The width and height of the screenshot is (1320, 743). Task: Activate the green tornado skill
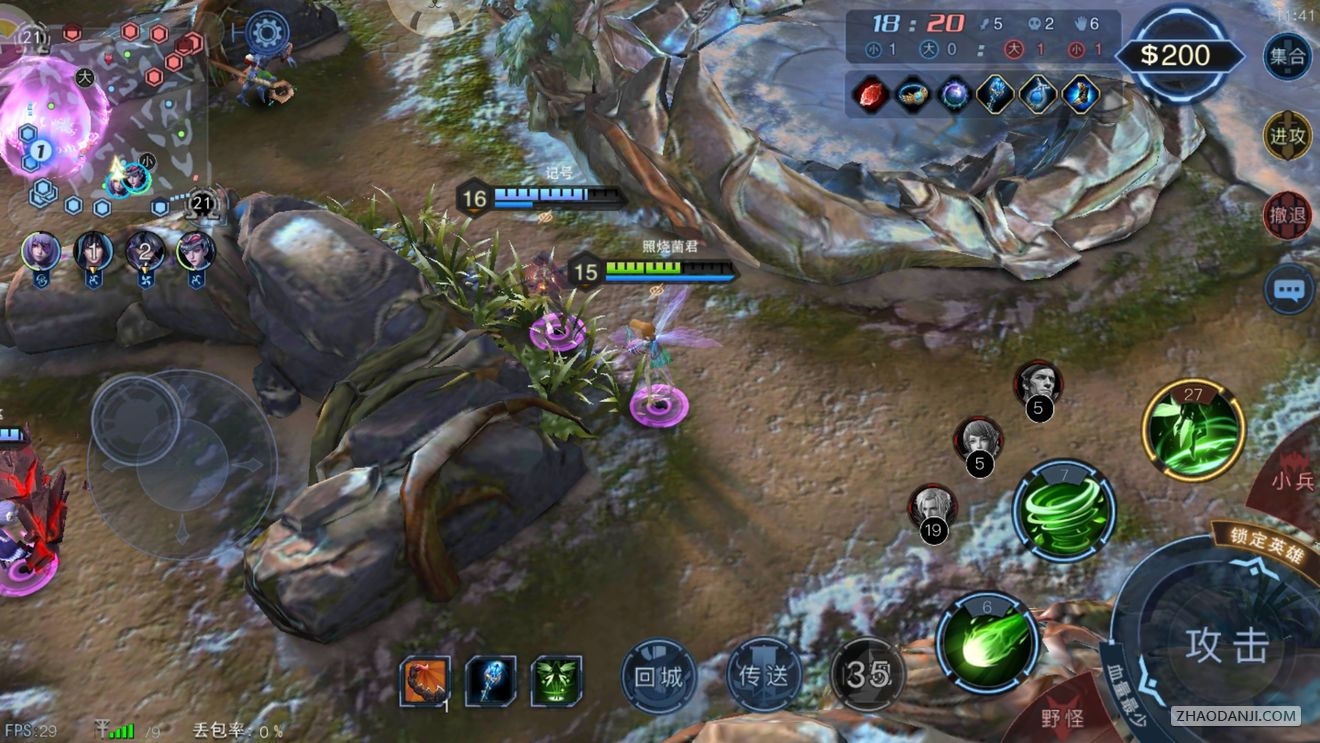pos(1063,511)
